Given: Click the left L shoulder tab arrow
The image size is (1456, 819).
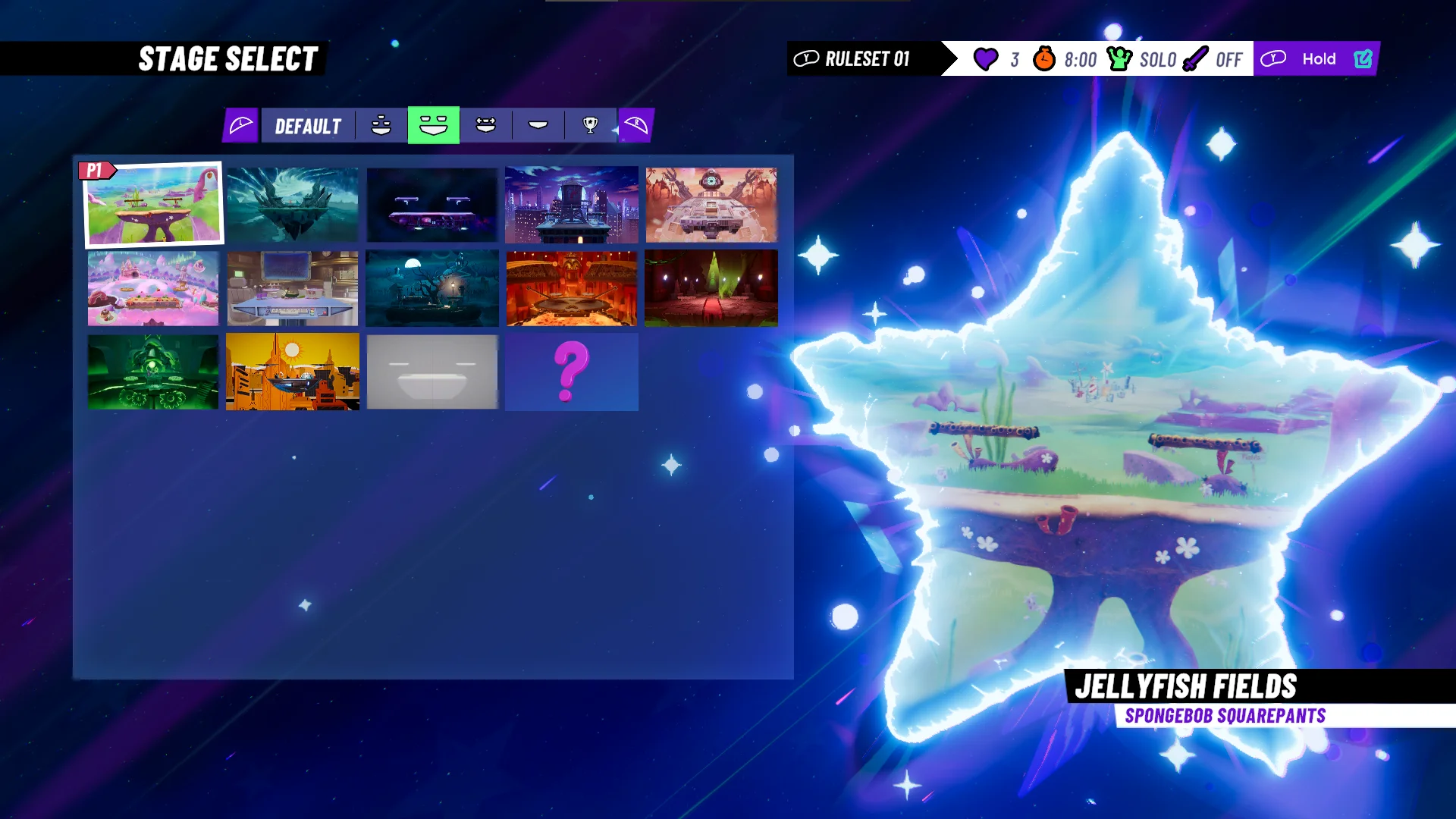Looking at the screenshot, I should pos(240,125).
